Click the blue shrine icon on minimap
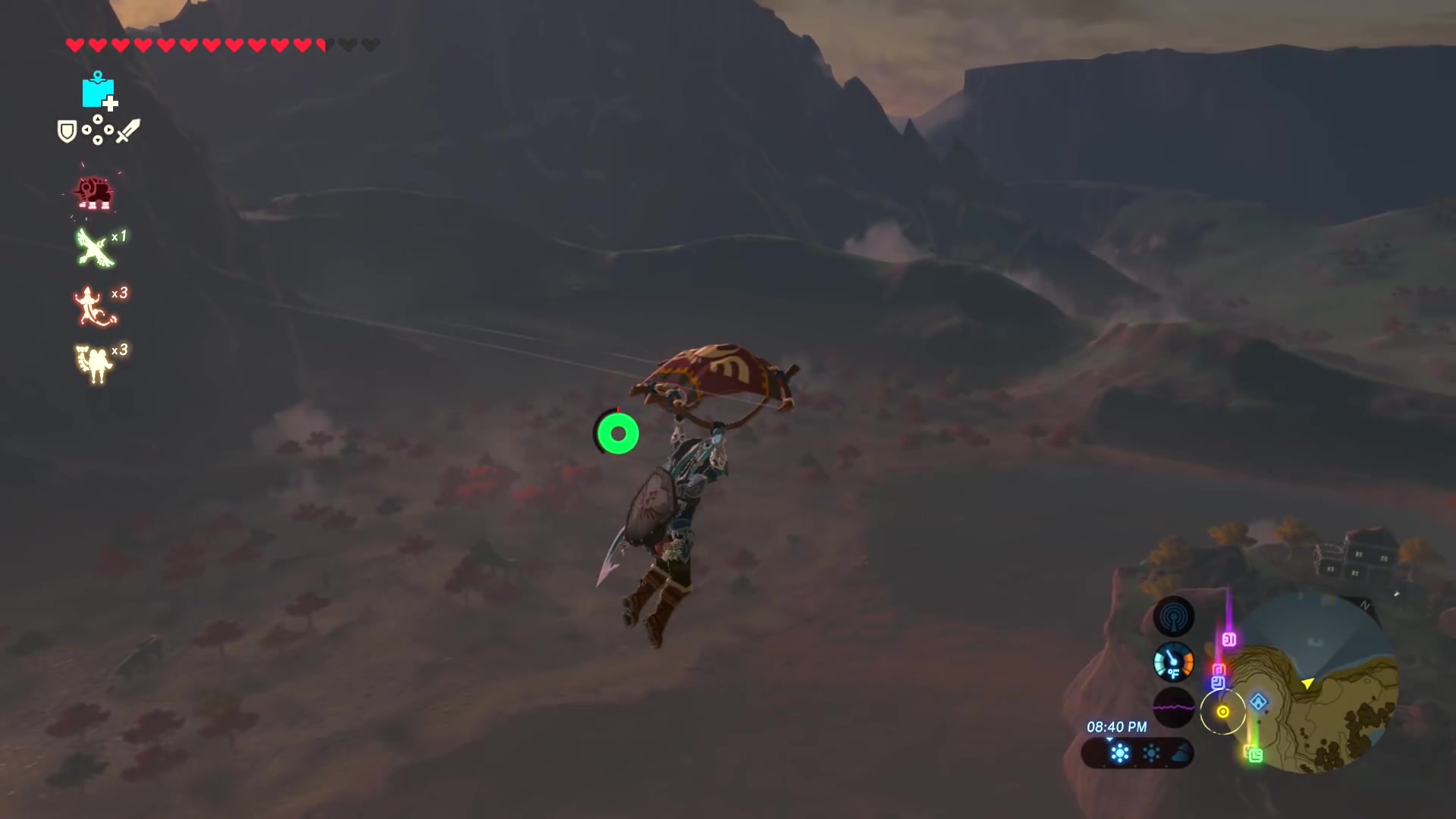 point(1259,702)
